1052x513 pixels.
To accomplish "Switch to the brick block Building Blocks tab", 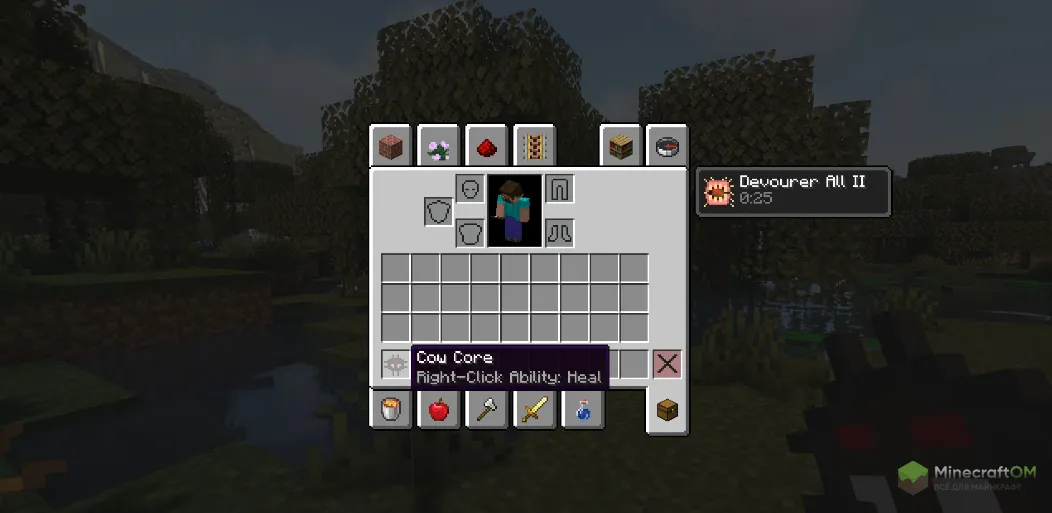I will point(390,147).
